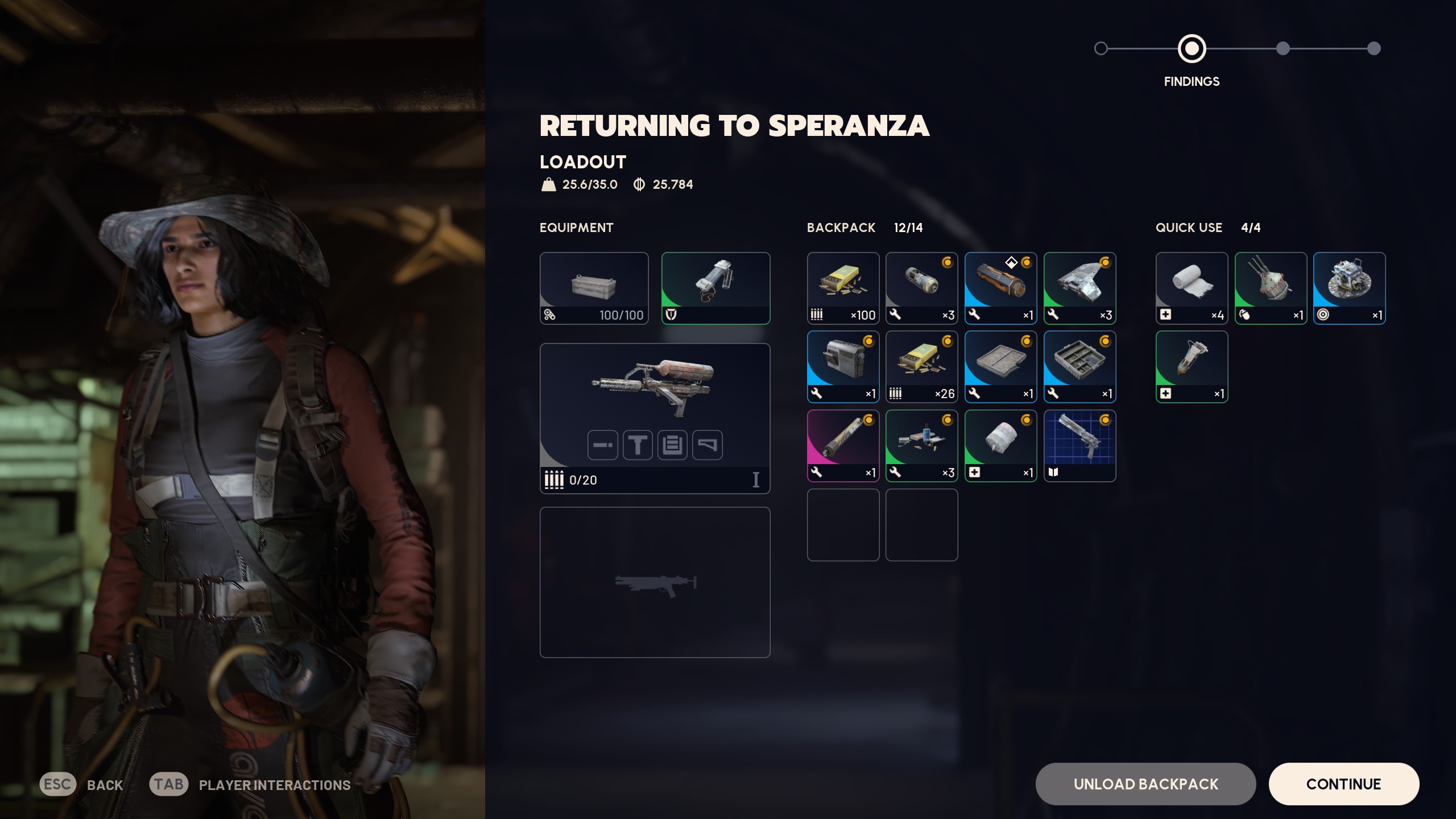Select the blue-rarity disc gadget in quick use
Viewport: 1456px width, 819px height.
point(1349,288)
